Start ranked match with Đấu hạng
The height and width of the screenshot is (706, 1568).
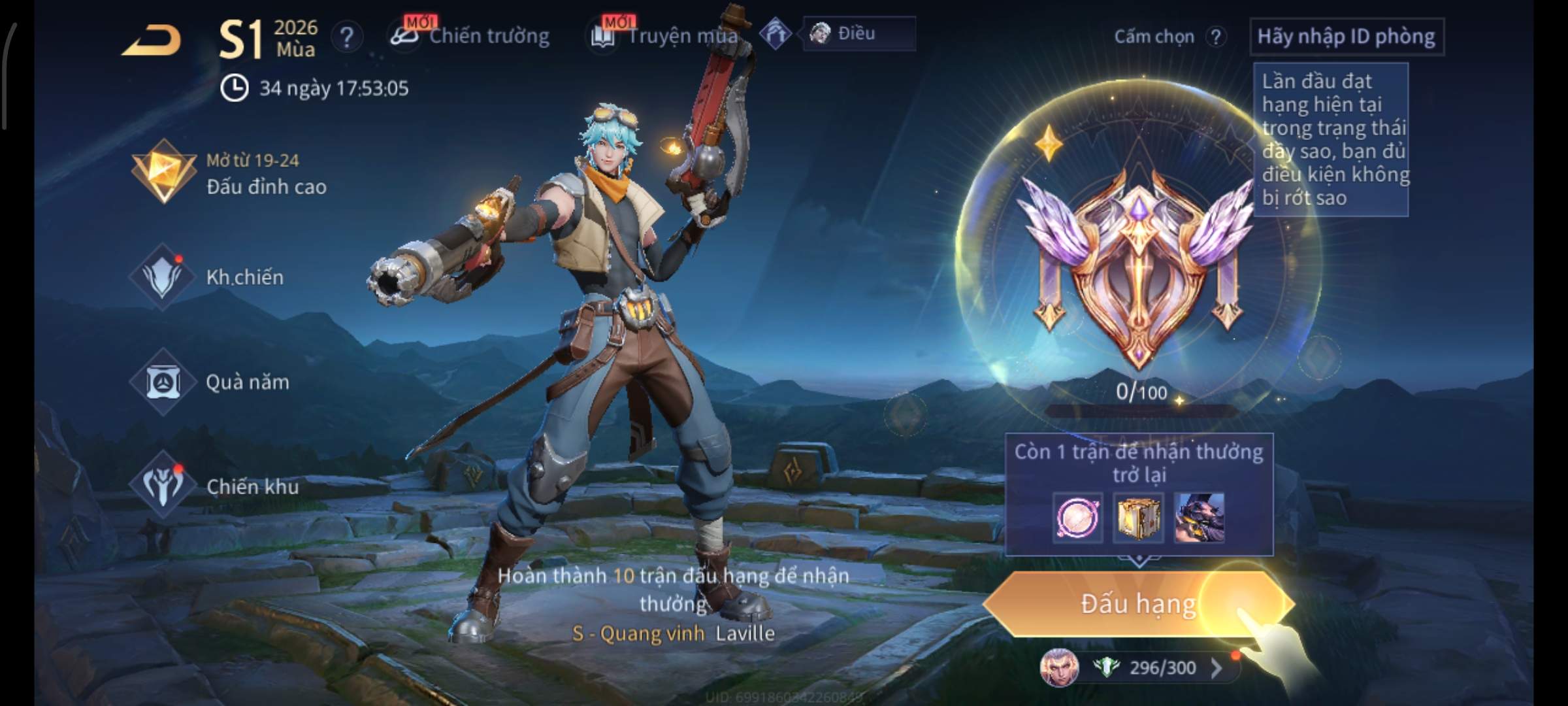pos(1137,604)
